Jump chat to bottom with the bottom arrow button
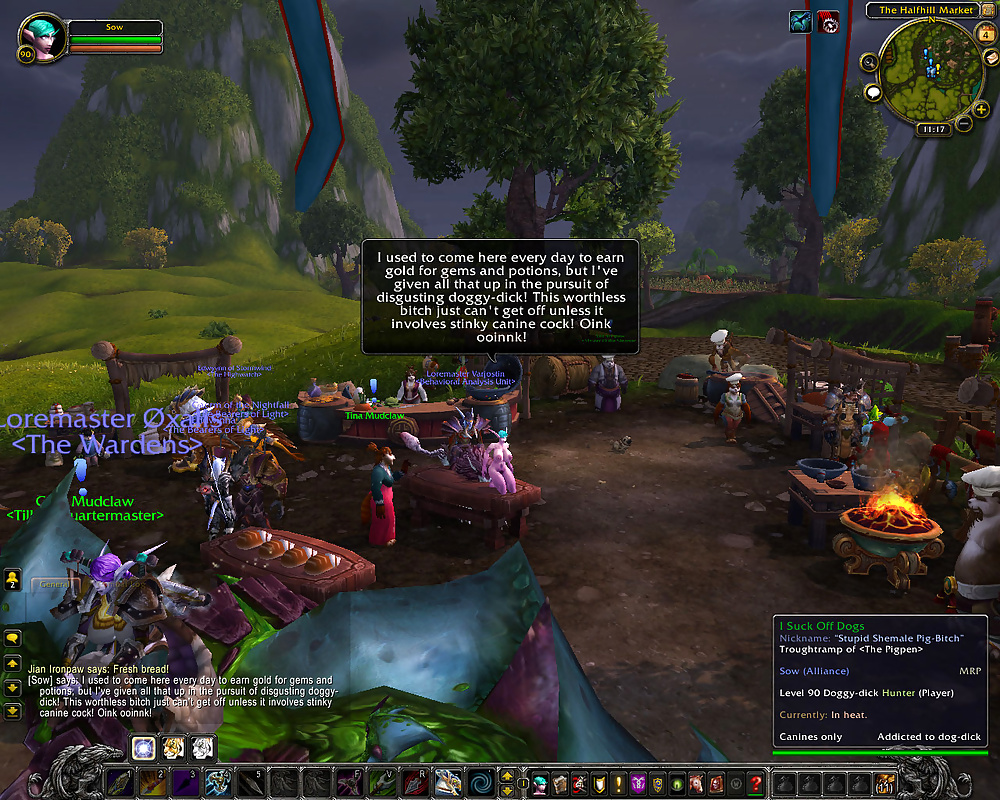Viewport: 1000px width, 800px height. (13, 710)
